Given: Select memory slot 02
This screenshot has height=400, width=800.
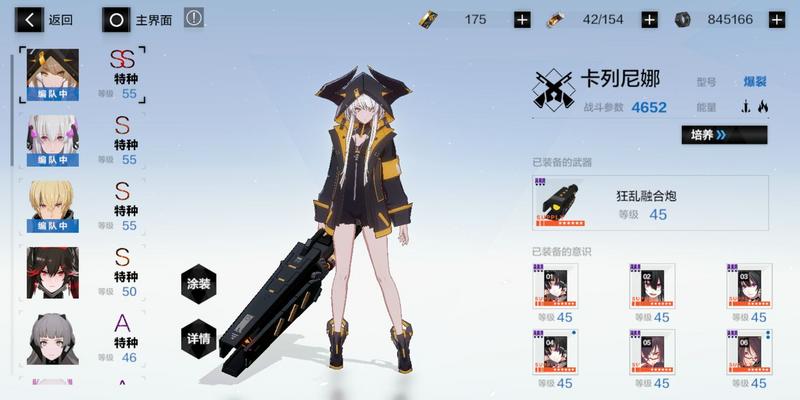Looking at the screenshot, I should (x=651, y=286).
